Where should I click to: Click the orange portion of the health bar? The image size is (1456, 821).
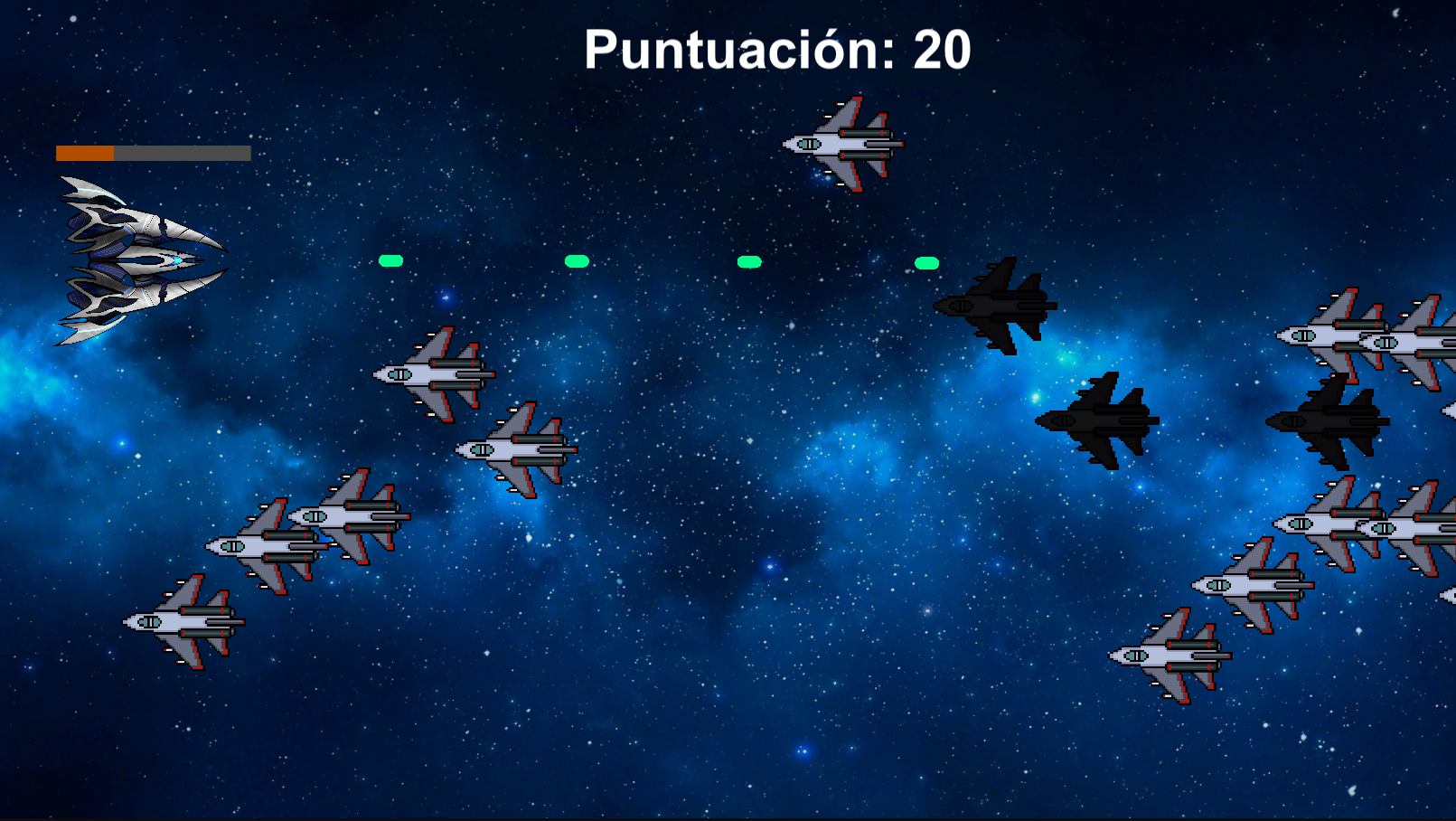tap(86, 153)
